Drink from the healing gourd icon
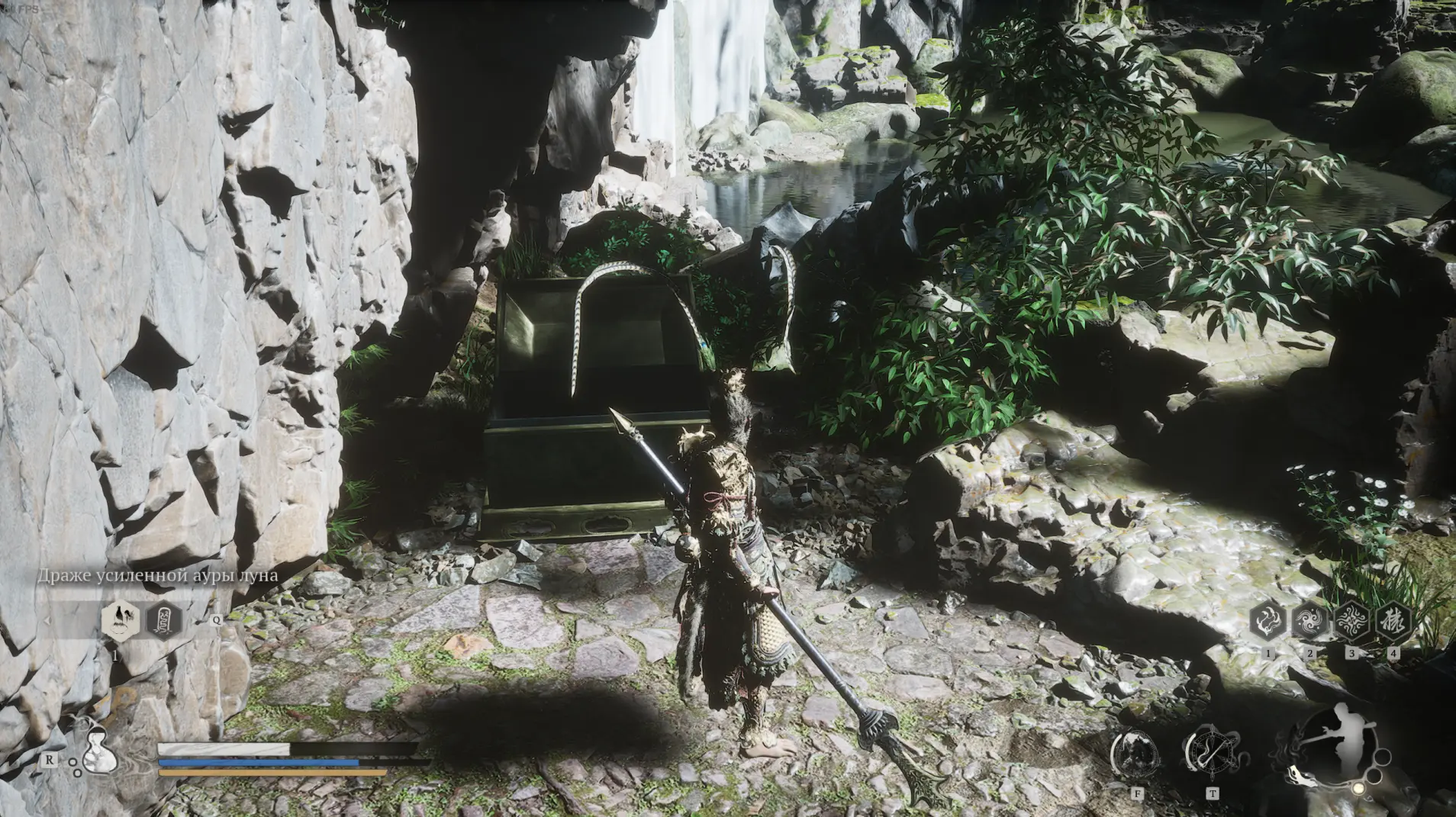The image size is (1456, 817). (x=98, y=751)
